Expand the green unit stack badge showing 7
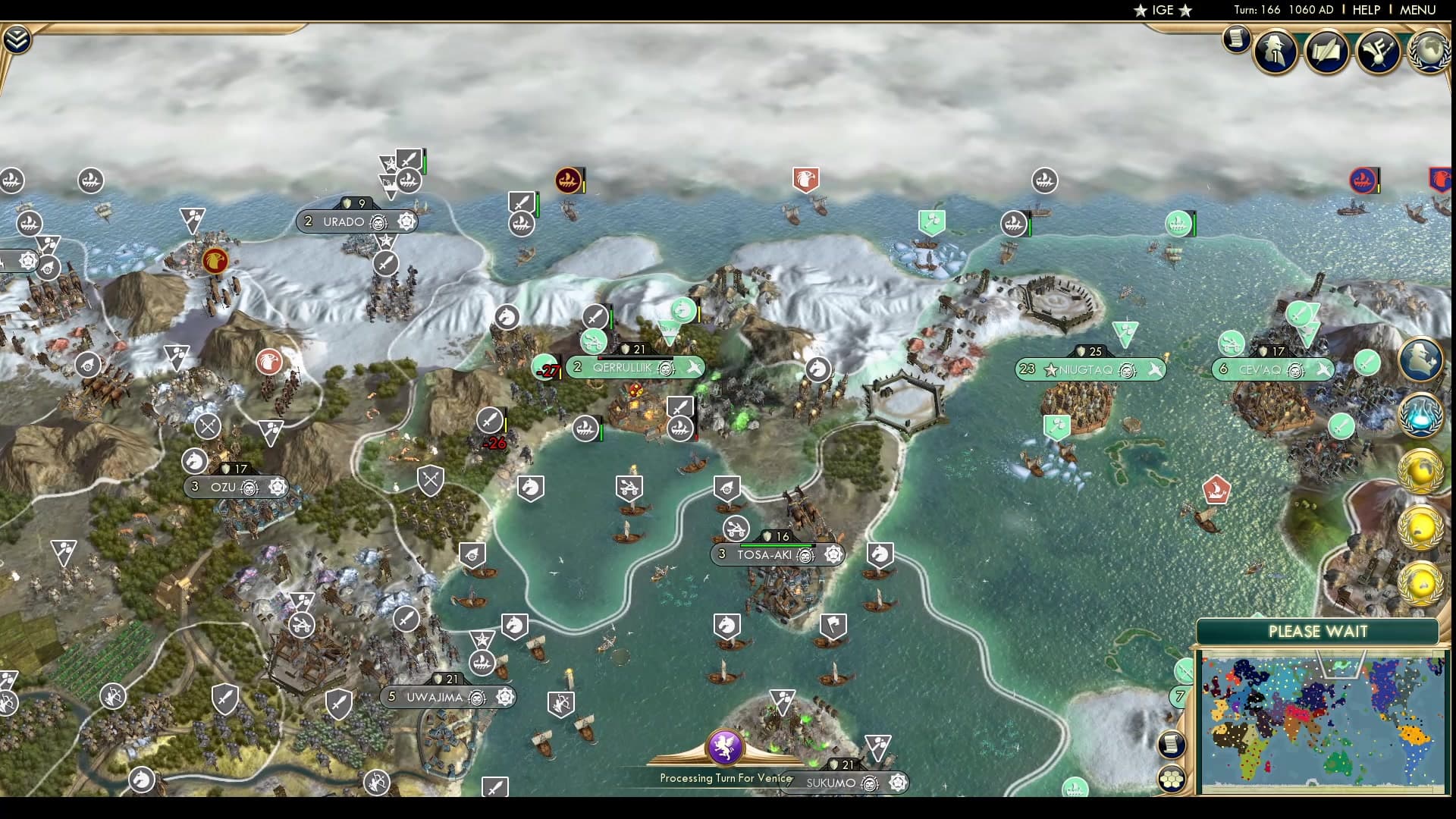Screen dimensions: 1456x819 (1180, 695)
